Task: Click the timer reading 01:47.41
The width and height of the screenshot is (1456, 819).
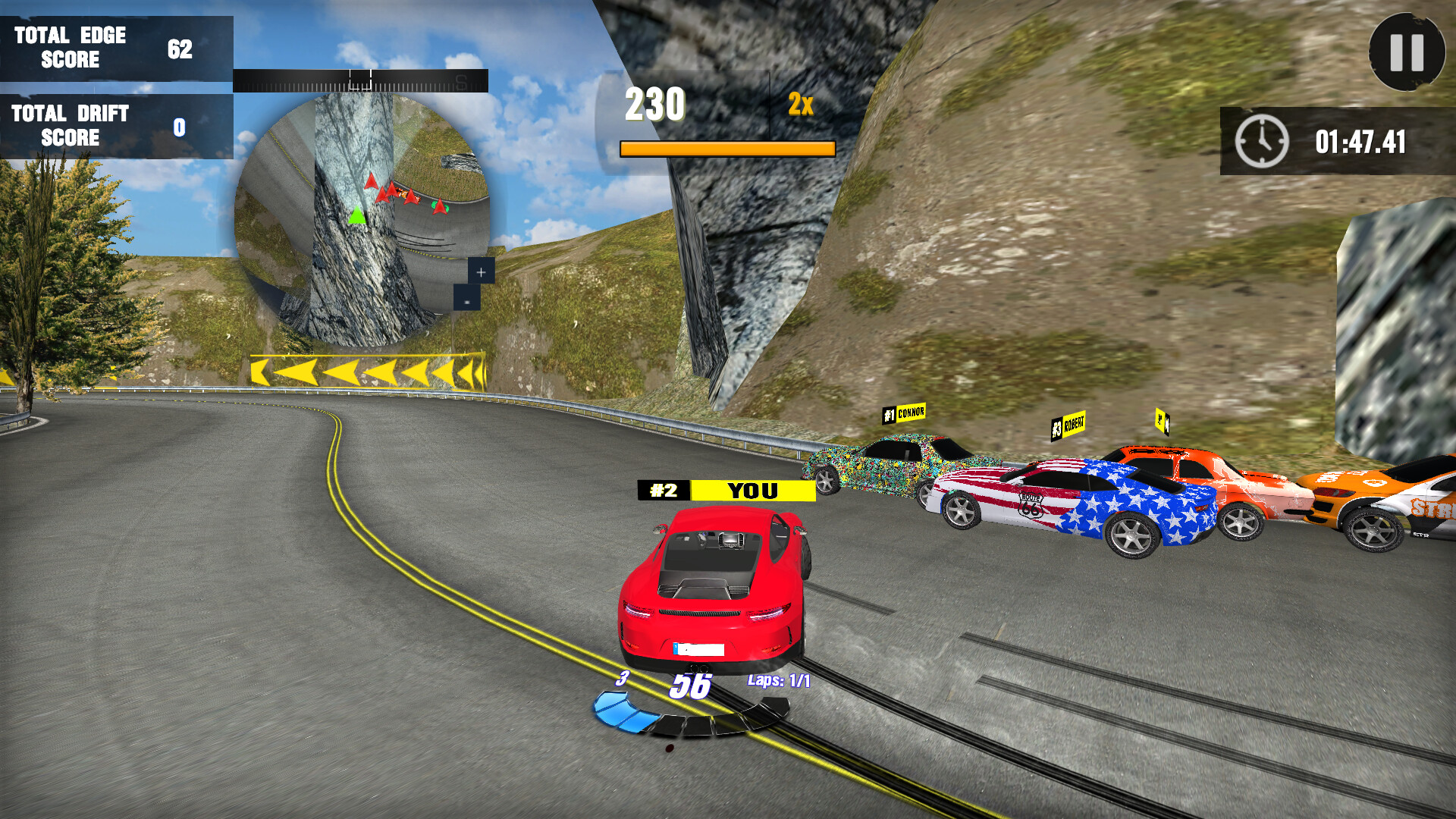Action: 1360,140
